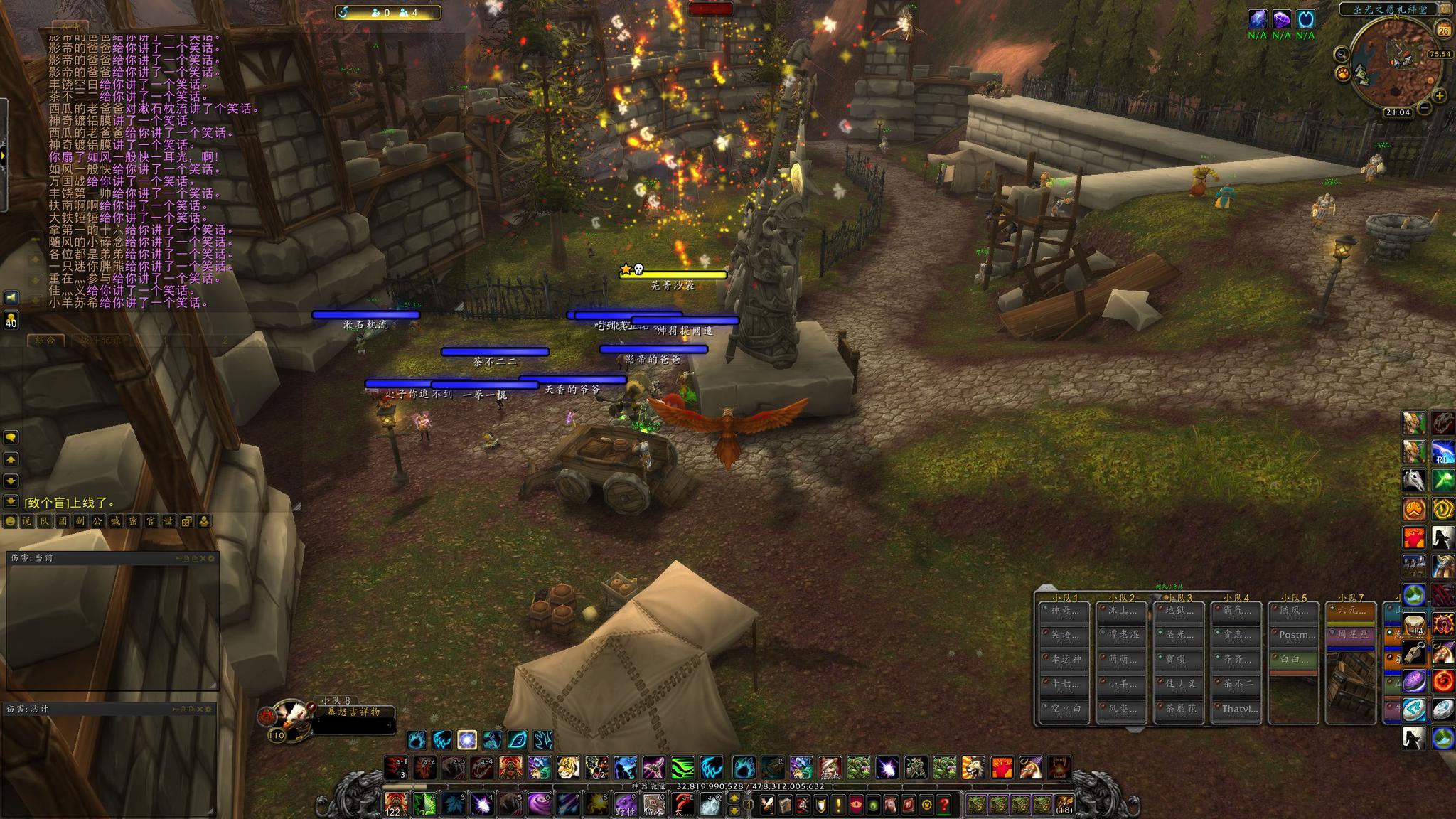Open the yellow speech bubble chat menu
The image size is (1456, 819).
11,438
